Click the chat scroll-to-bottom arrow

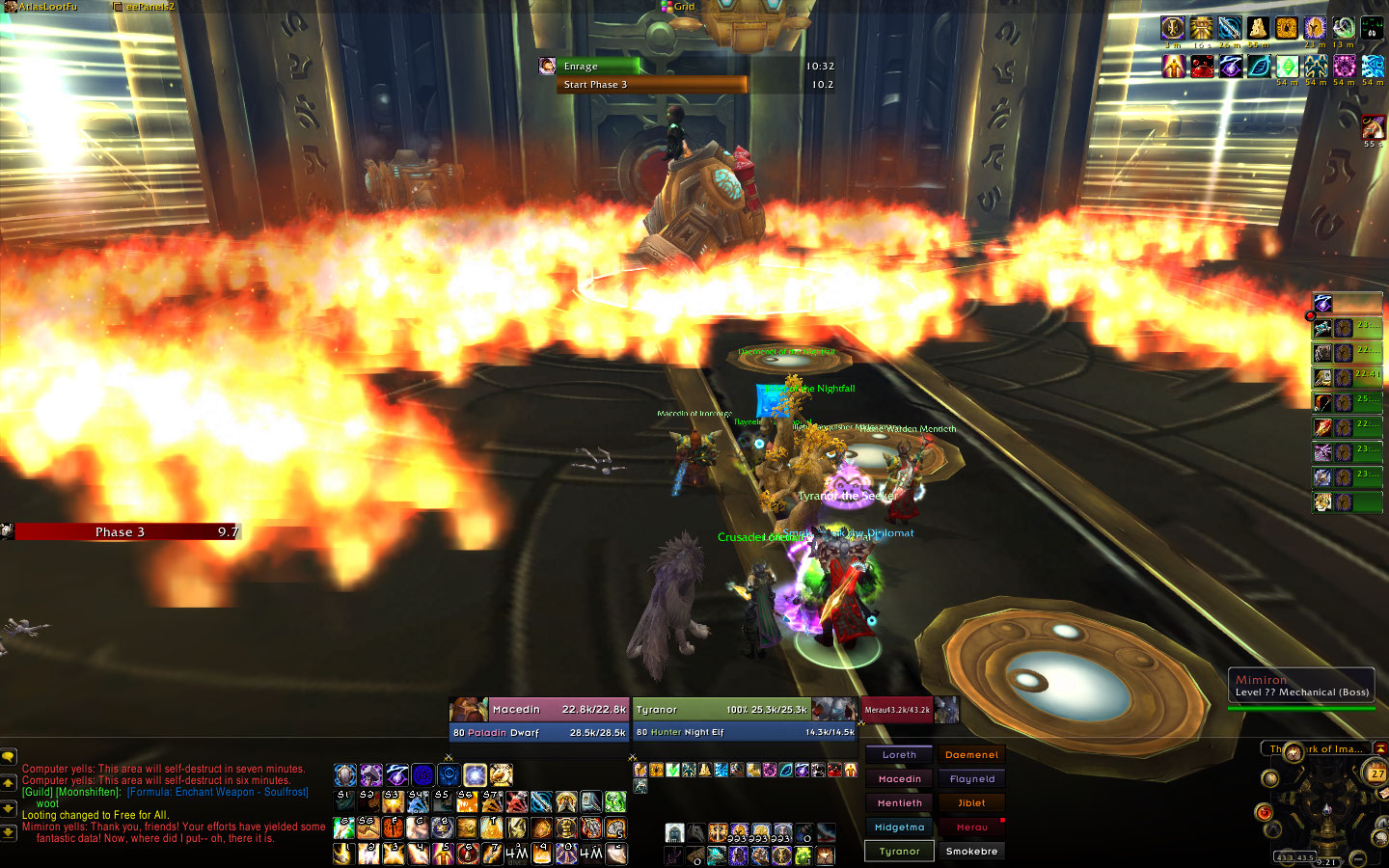(8, 831)
